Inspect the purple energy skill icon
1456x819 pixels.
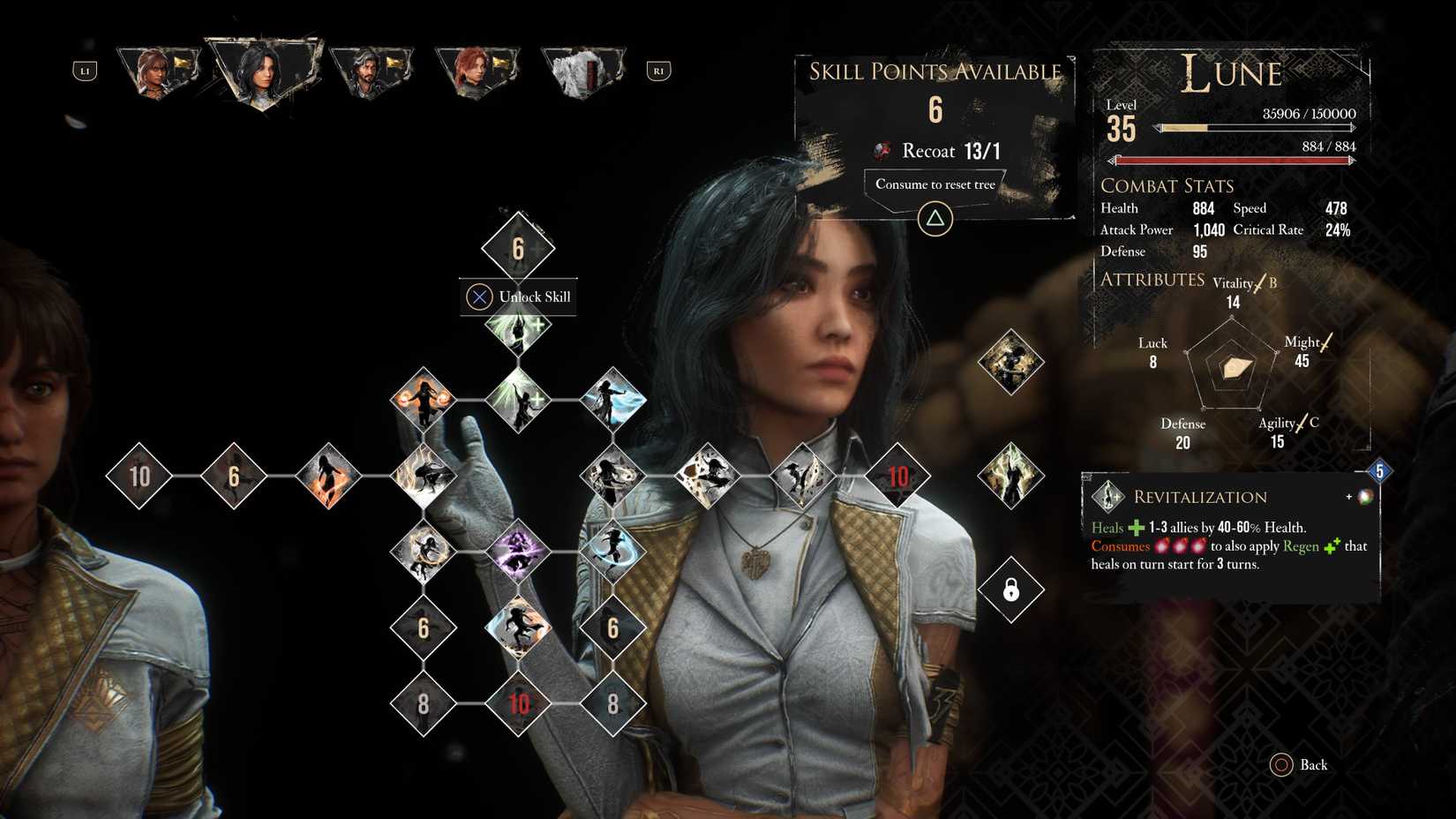[x=518, y=549]
